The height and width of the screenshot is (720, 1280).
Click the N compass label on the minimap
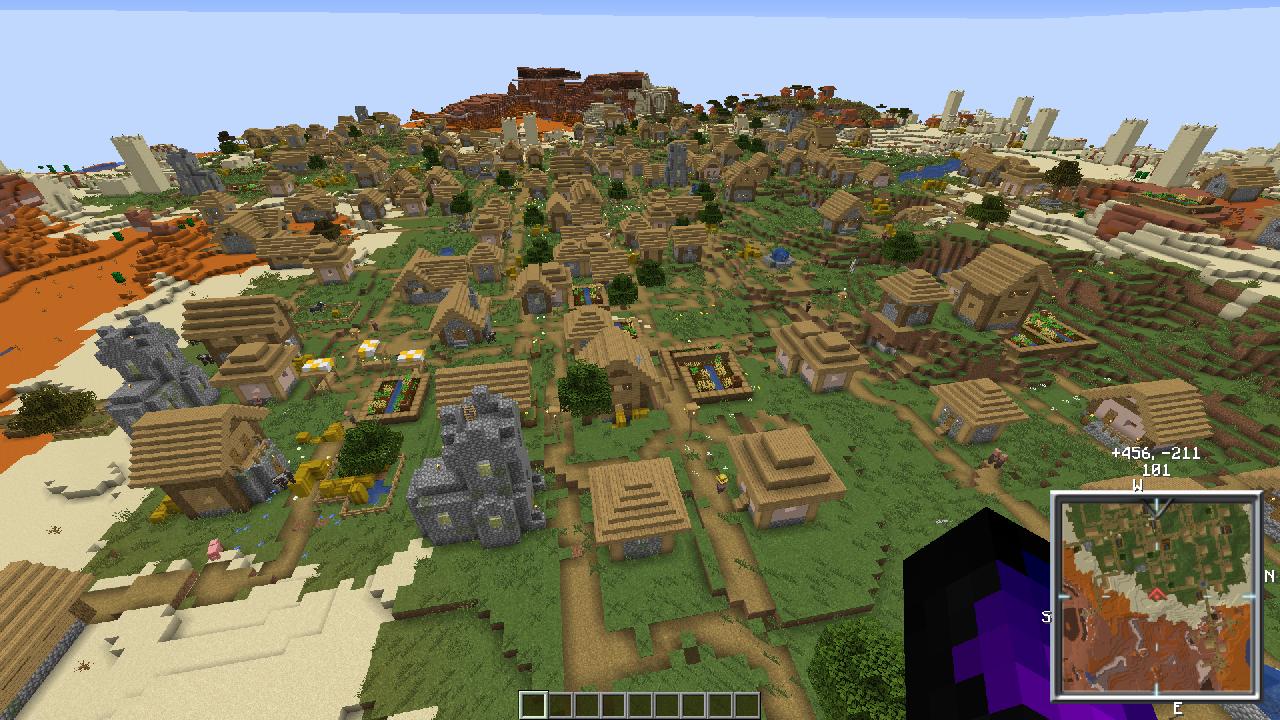click(1268, 576)
